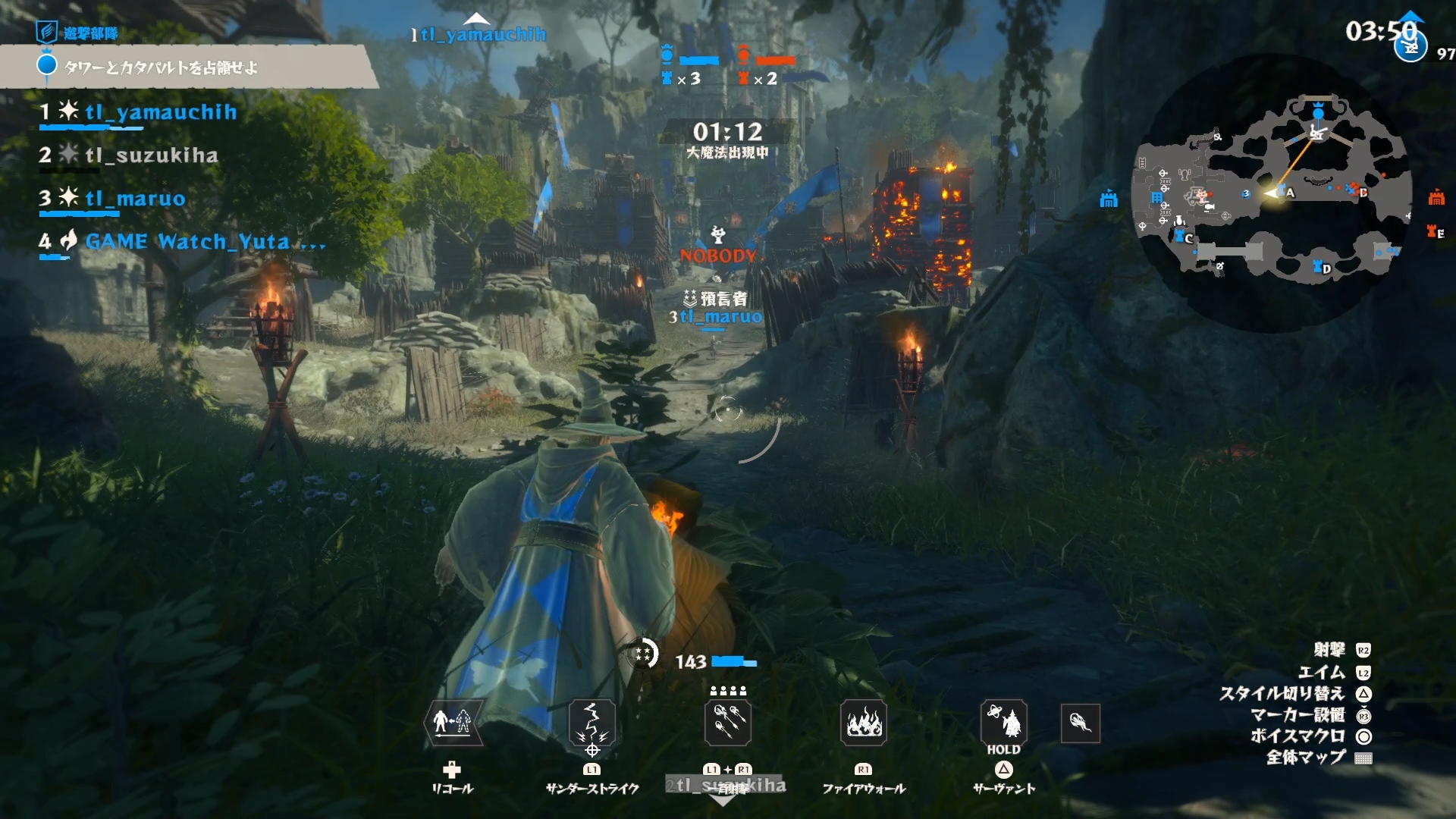Choose tl_suzukiha in the squad list
Screen dimensions: 1456x819
click(151, 155)
